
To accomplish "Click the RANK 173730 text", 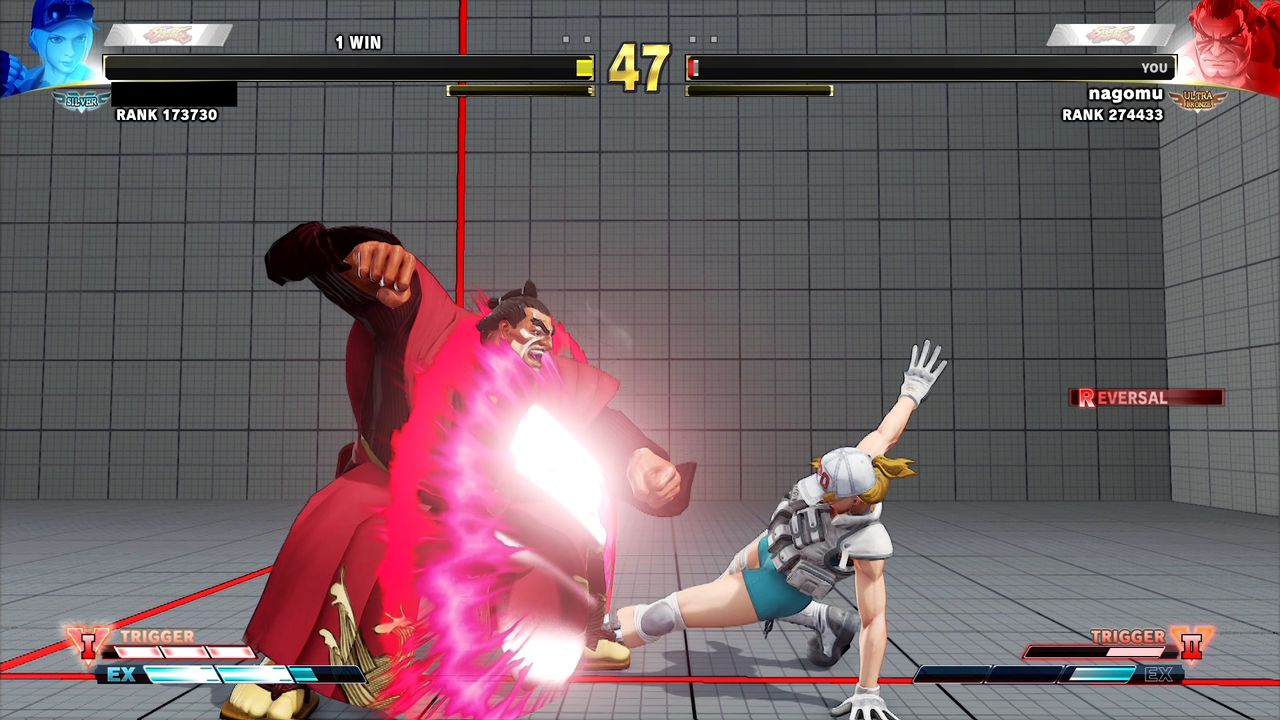I will point(164,114).
